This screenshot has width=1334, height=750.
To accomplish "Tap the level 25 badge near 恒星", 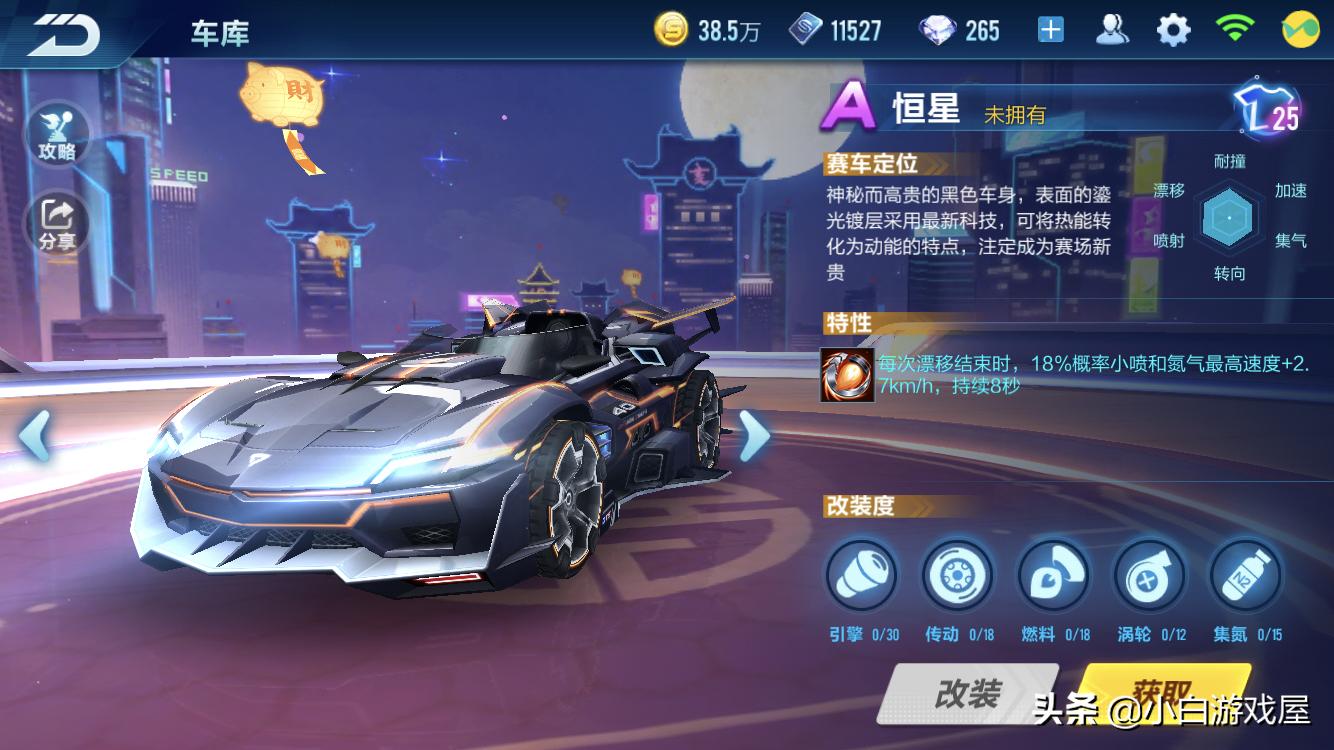I will point(1268,110).
